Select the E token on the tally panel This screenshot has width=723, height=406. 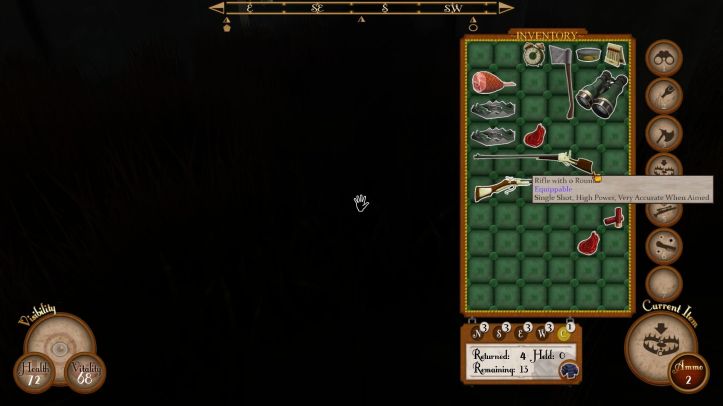coord(521,333)
